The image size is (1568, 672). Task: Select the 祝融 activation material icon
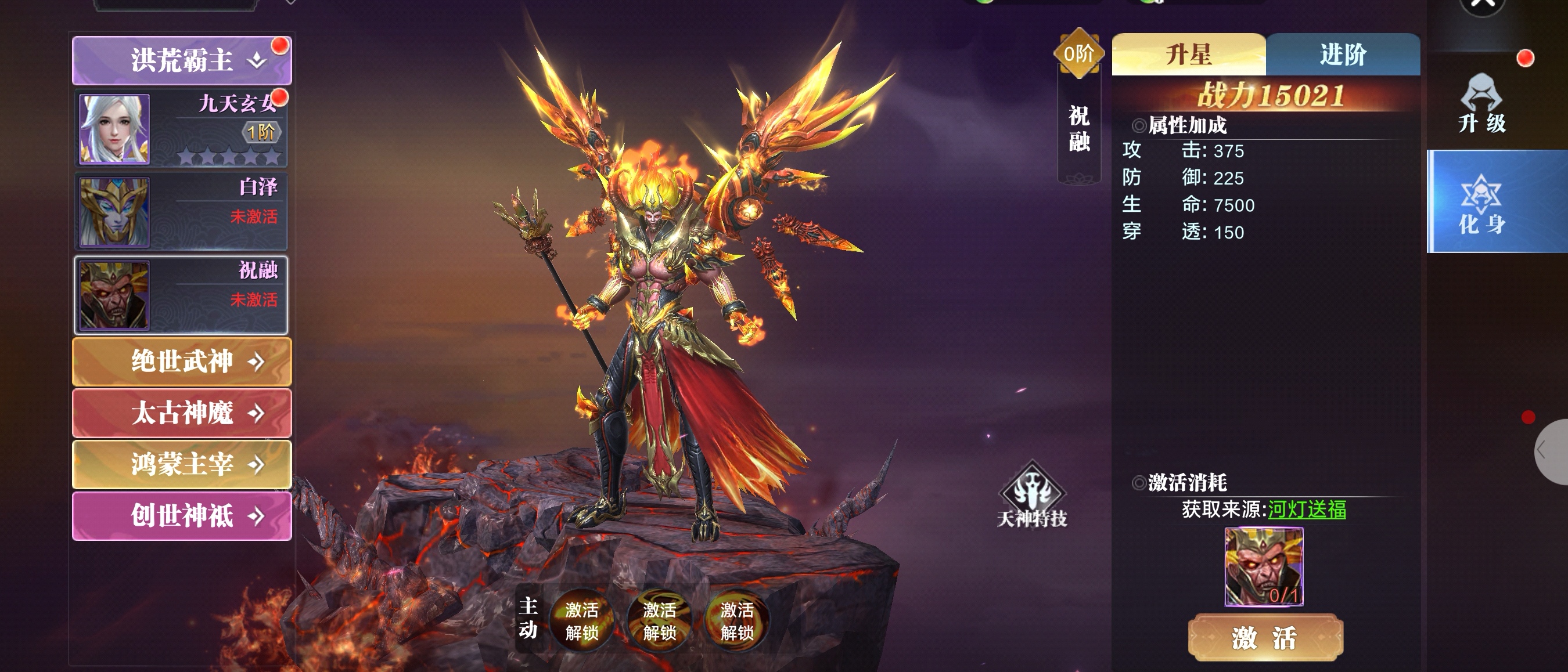pos(1264,566)
